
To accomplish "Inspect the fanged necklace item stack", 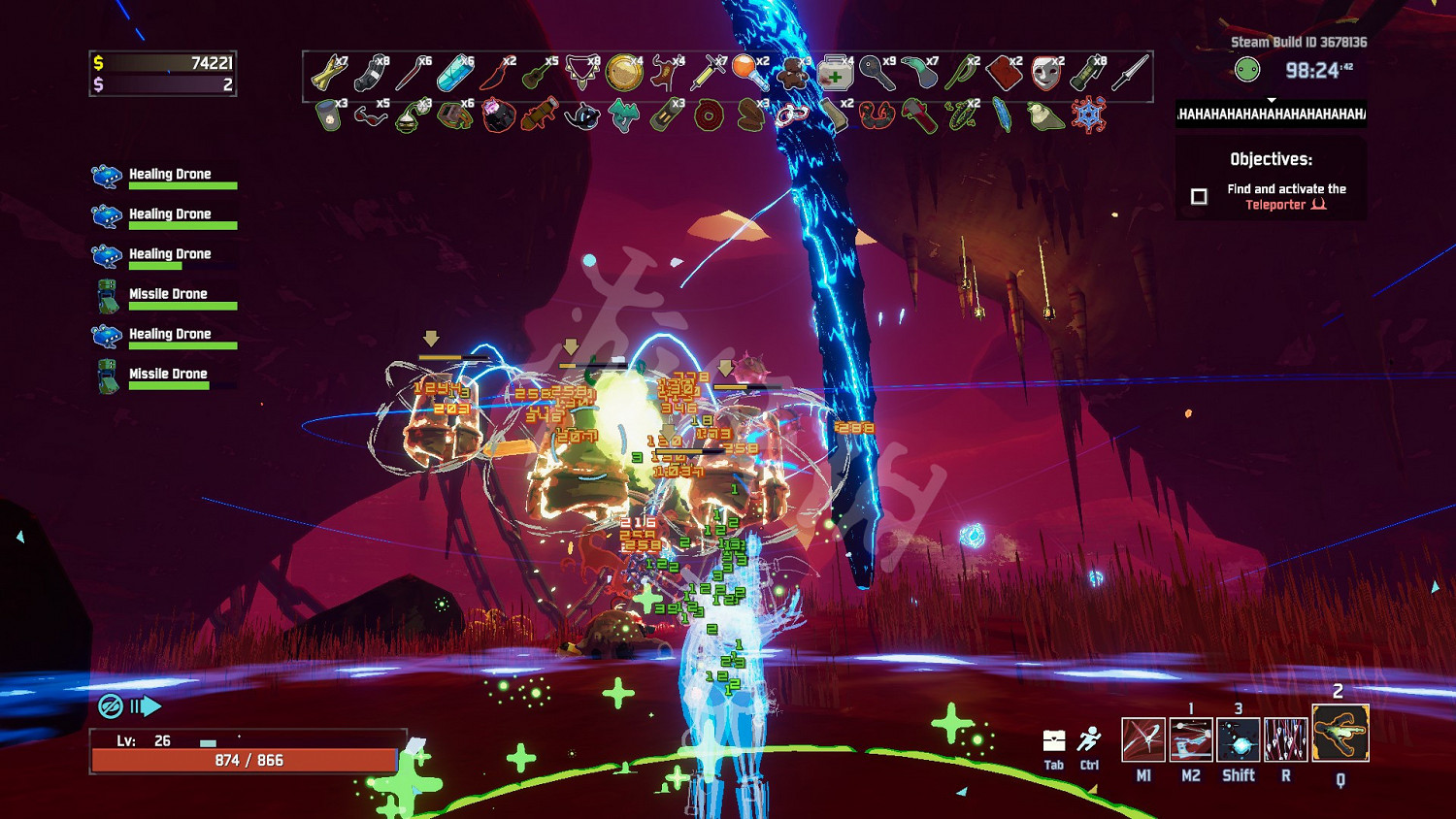I will click(x=581, y=74).
